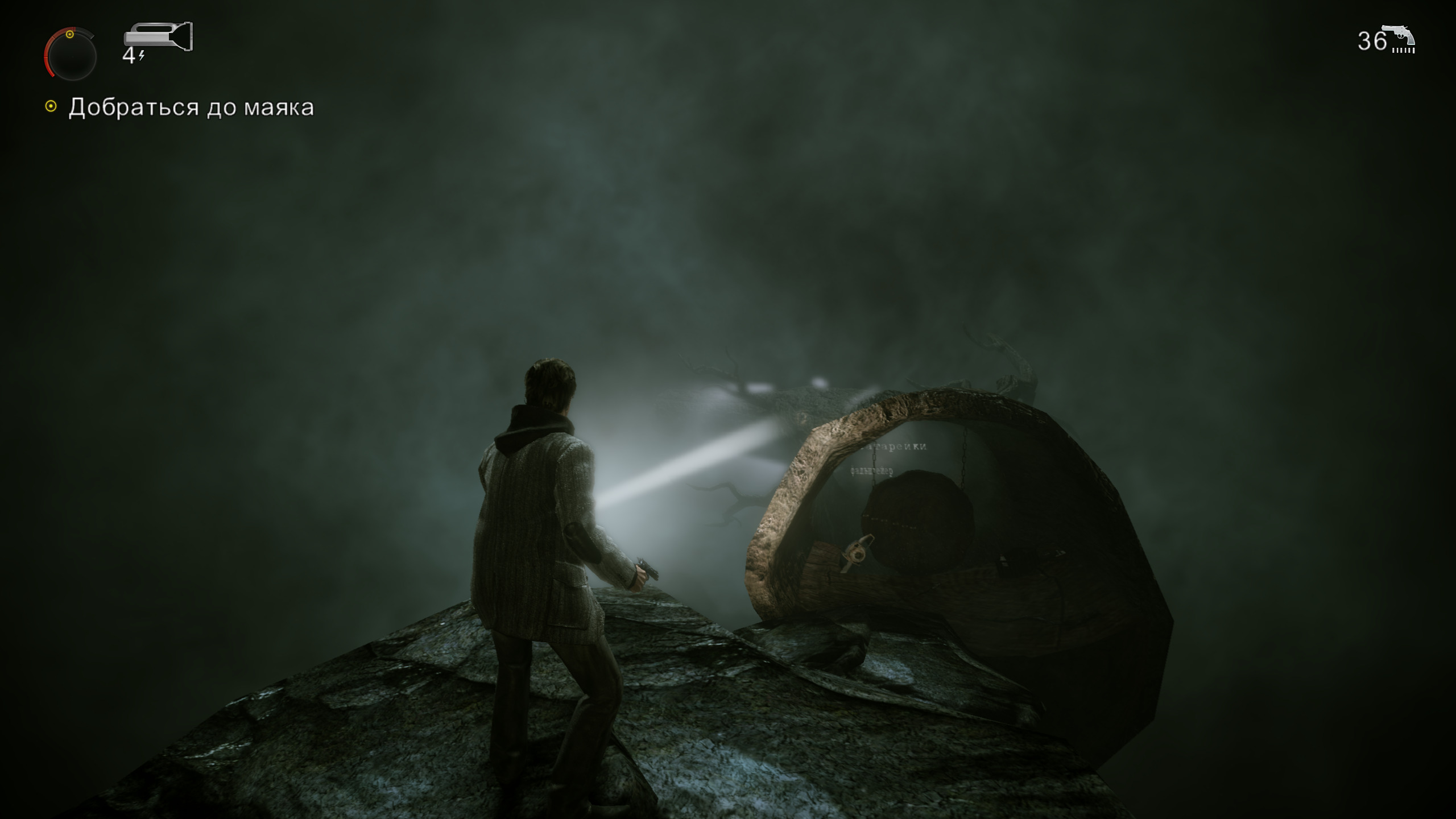The image size is (1456, 819).
Task: Select the revolver weapon icon
Action: (1401, 40)
